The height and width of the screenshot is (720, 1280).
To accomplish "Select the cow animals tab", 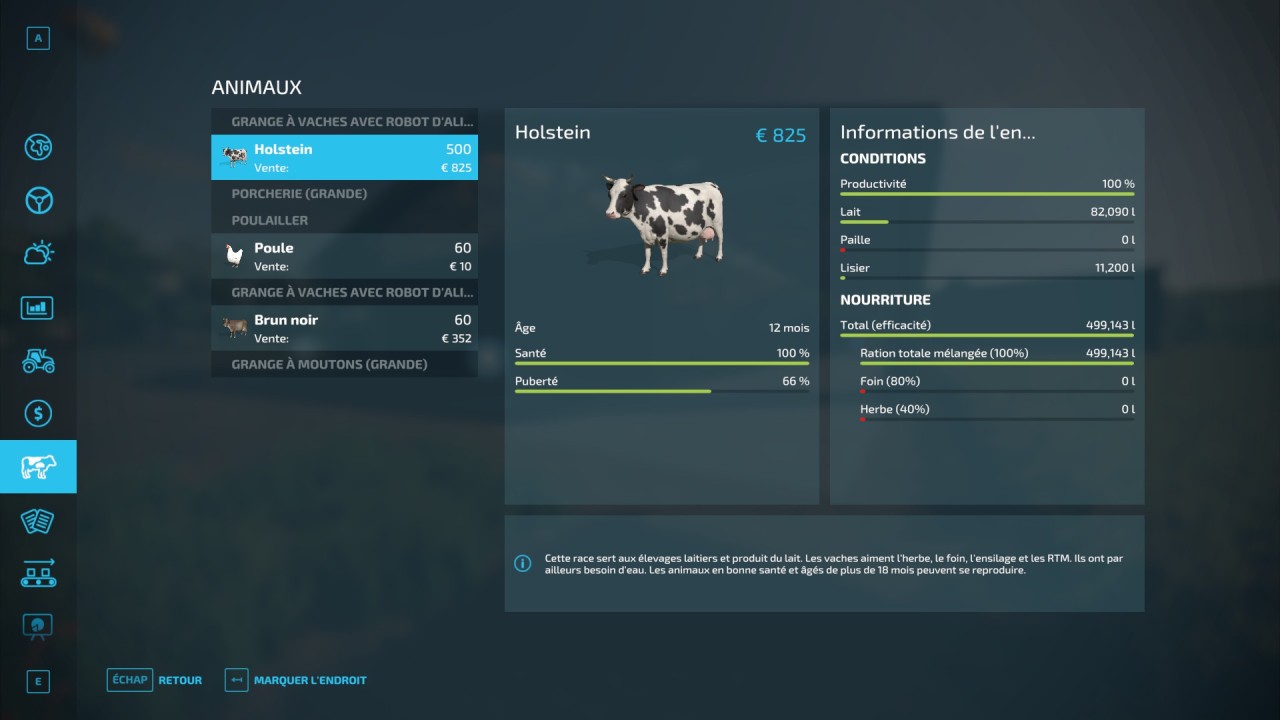I will [38, 467].
